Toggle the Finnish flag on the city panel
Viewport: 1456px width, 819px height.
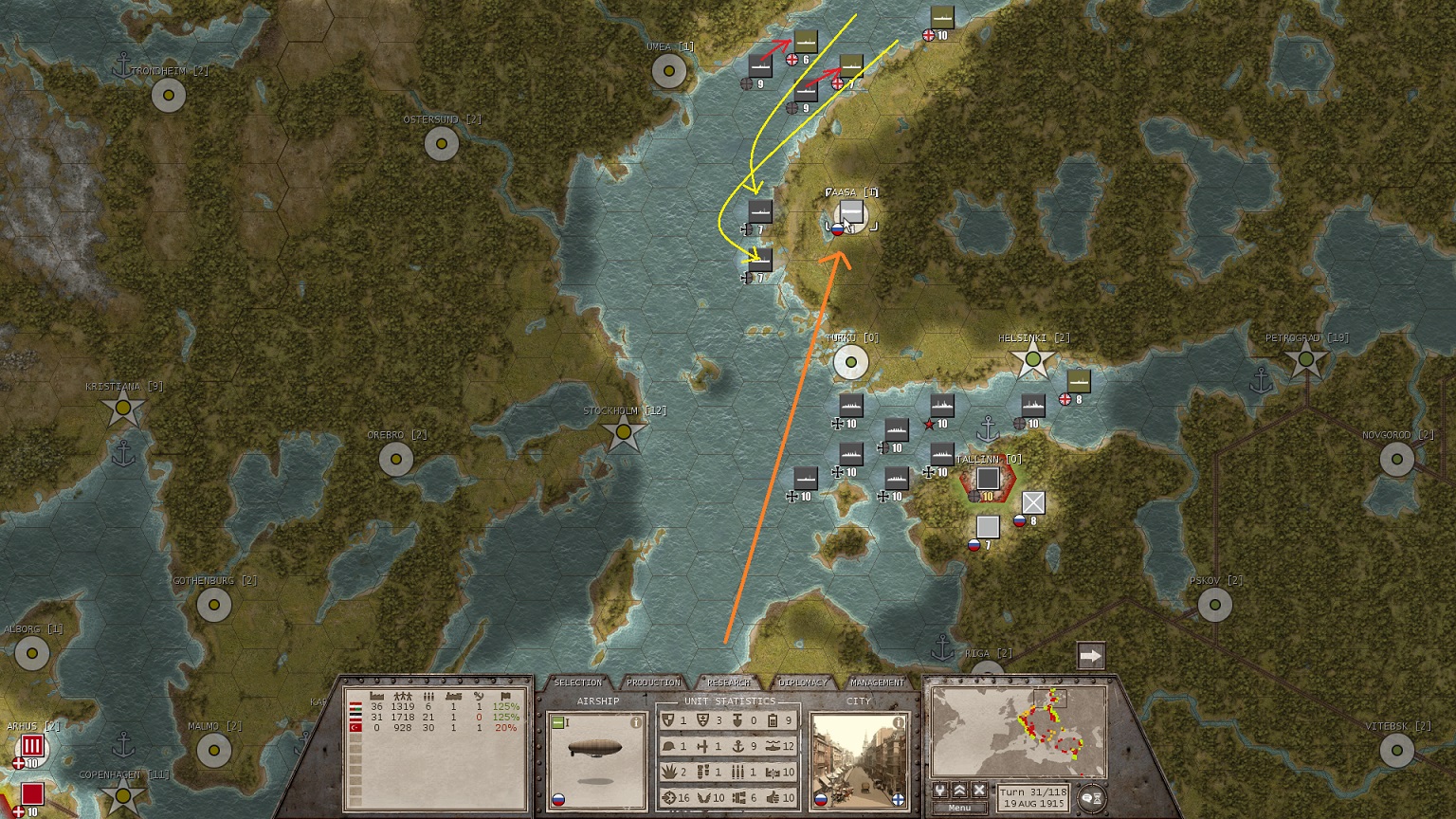pos(900,801)
